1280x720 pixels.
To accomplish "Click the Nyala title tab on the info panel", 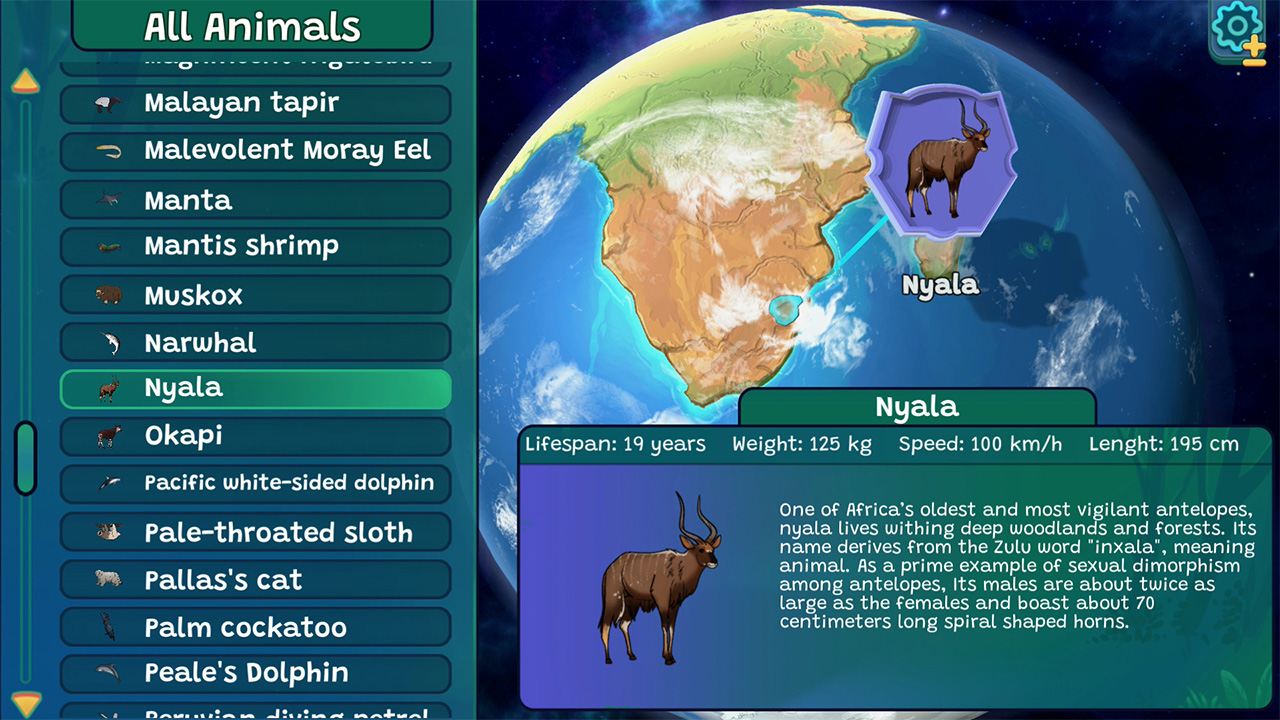I will pyautogui.click(x=917, y=407).
